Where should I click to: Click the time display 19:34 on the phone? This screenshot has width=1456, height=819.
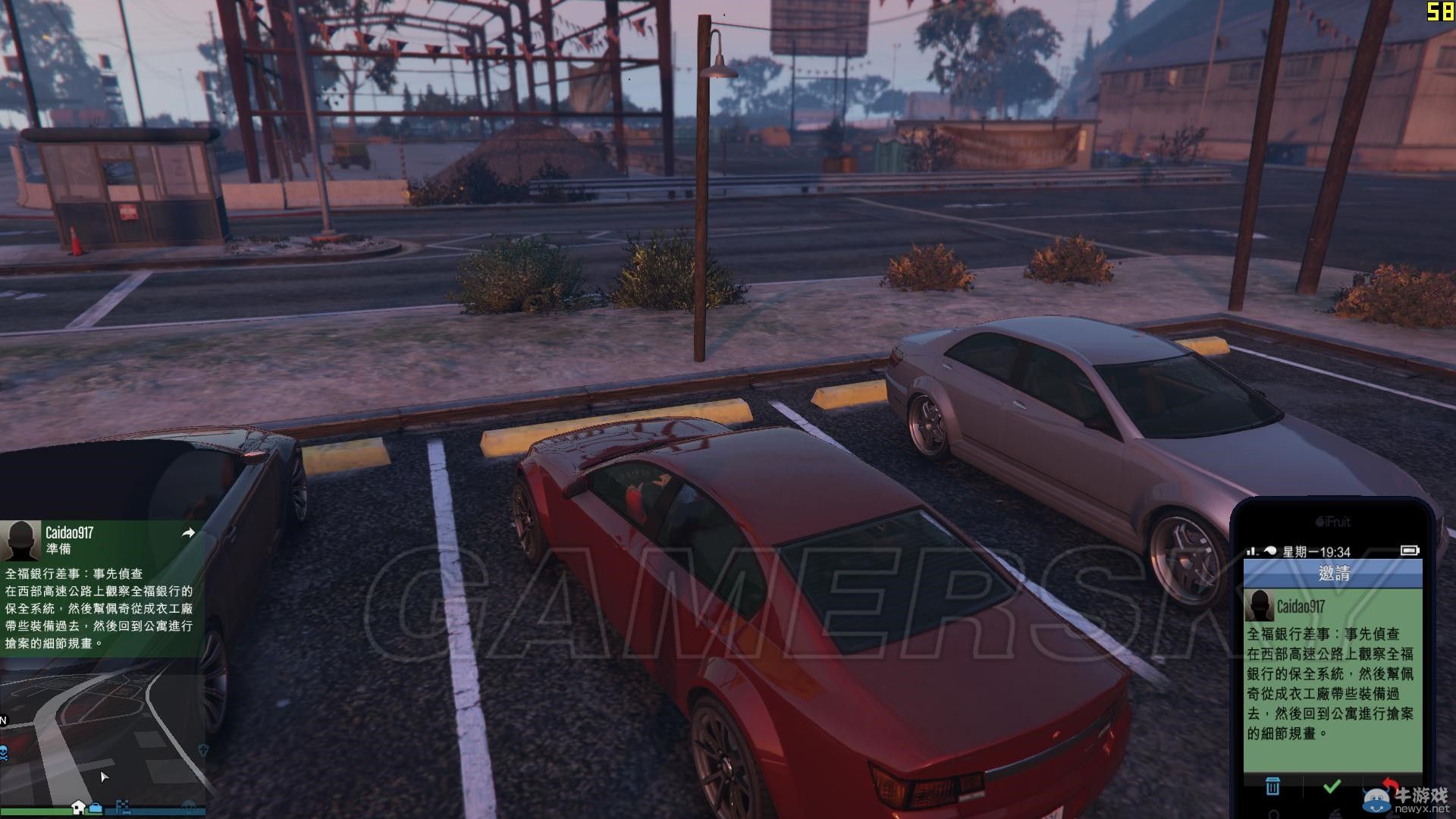click(1335, 553)
